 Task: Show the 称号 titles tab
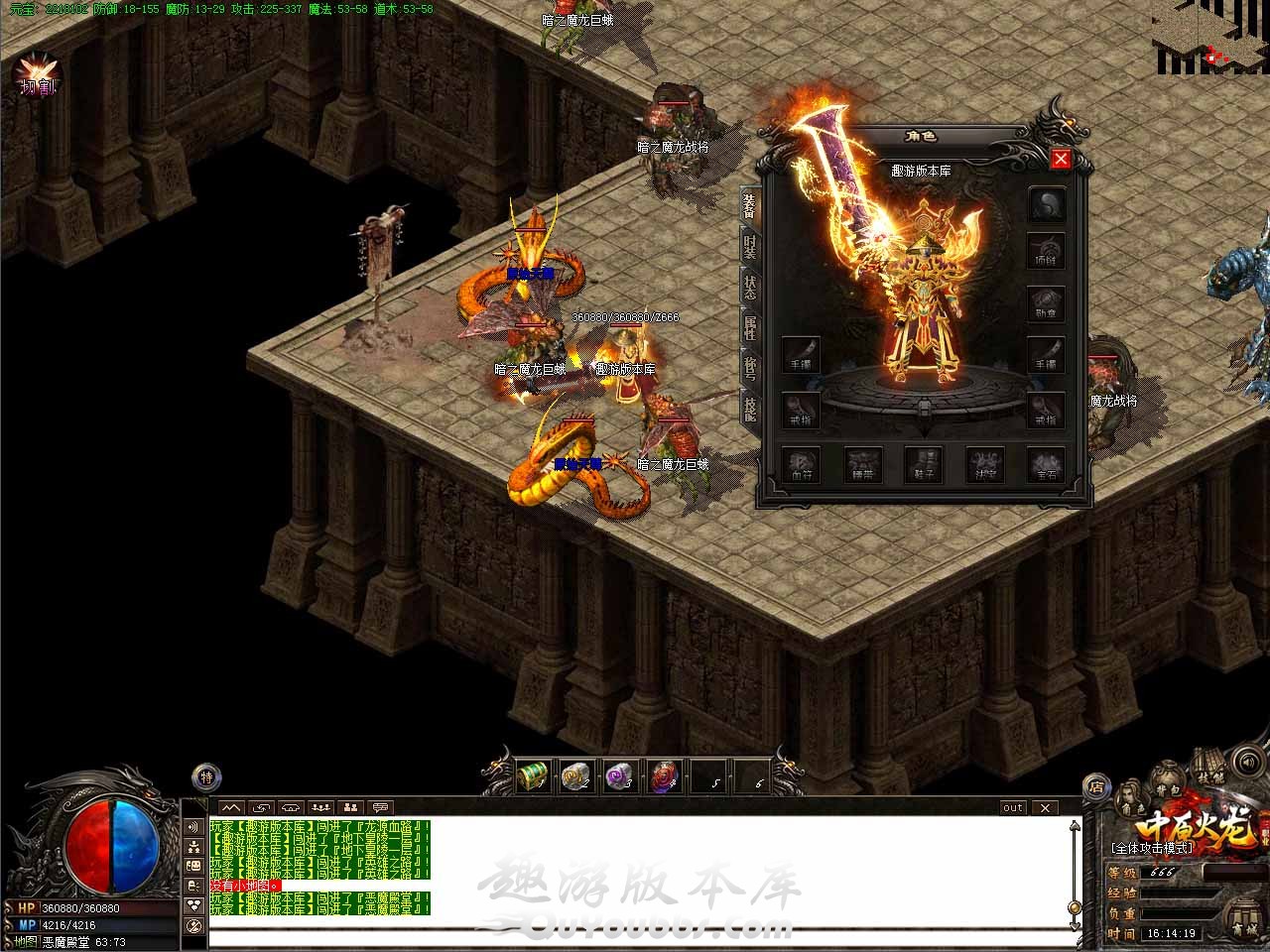pos(750,366)
